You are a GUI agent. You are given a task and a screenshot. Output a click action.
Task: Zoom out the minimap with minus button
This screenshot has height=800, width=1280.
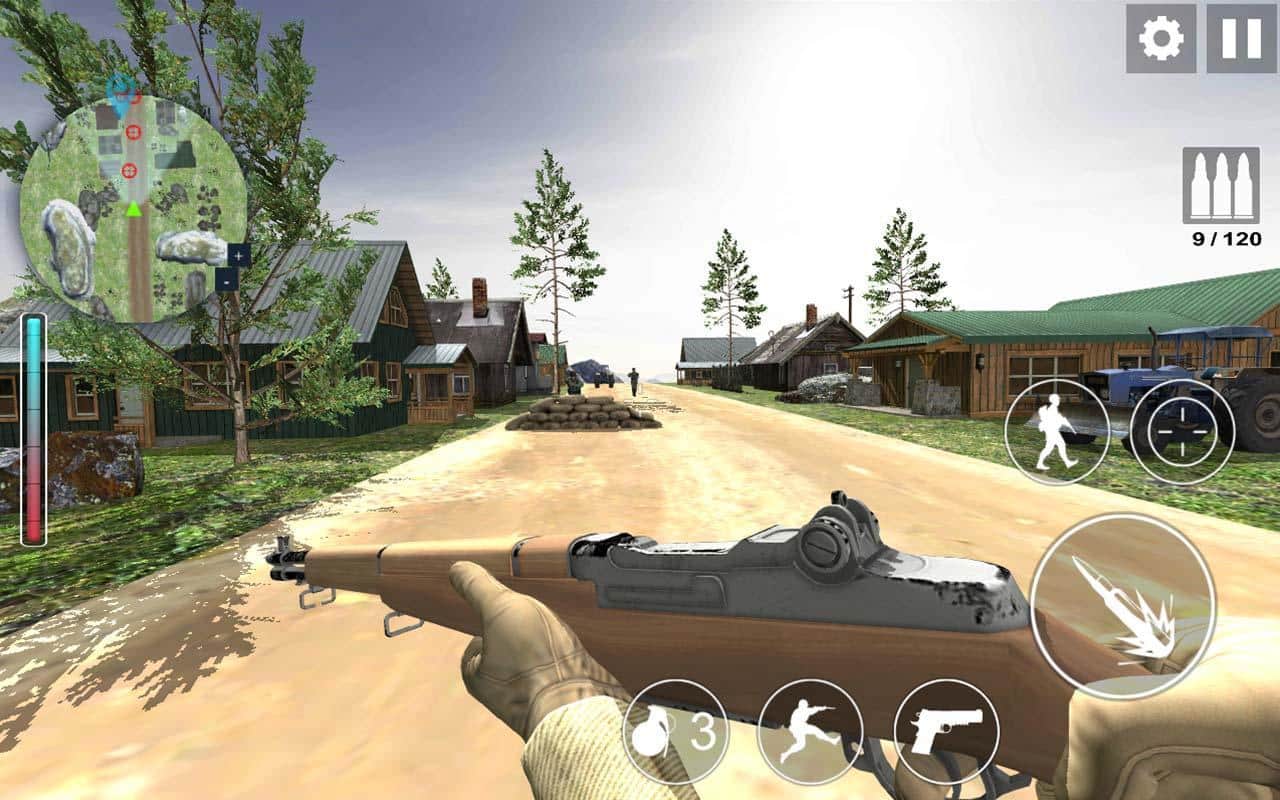(x=227, y=281)
